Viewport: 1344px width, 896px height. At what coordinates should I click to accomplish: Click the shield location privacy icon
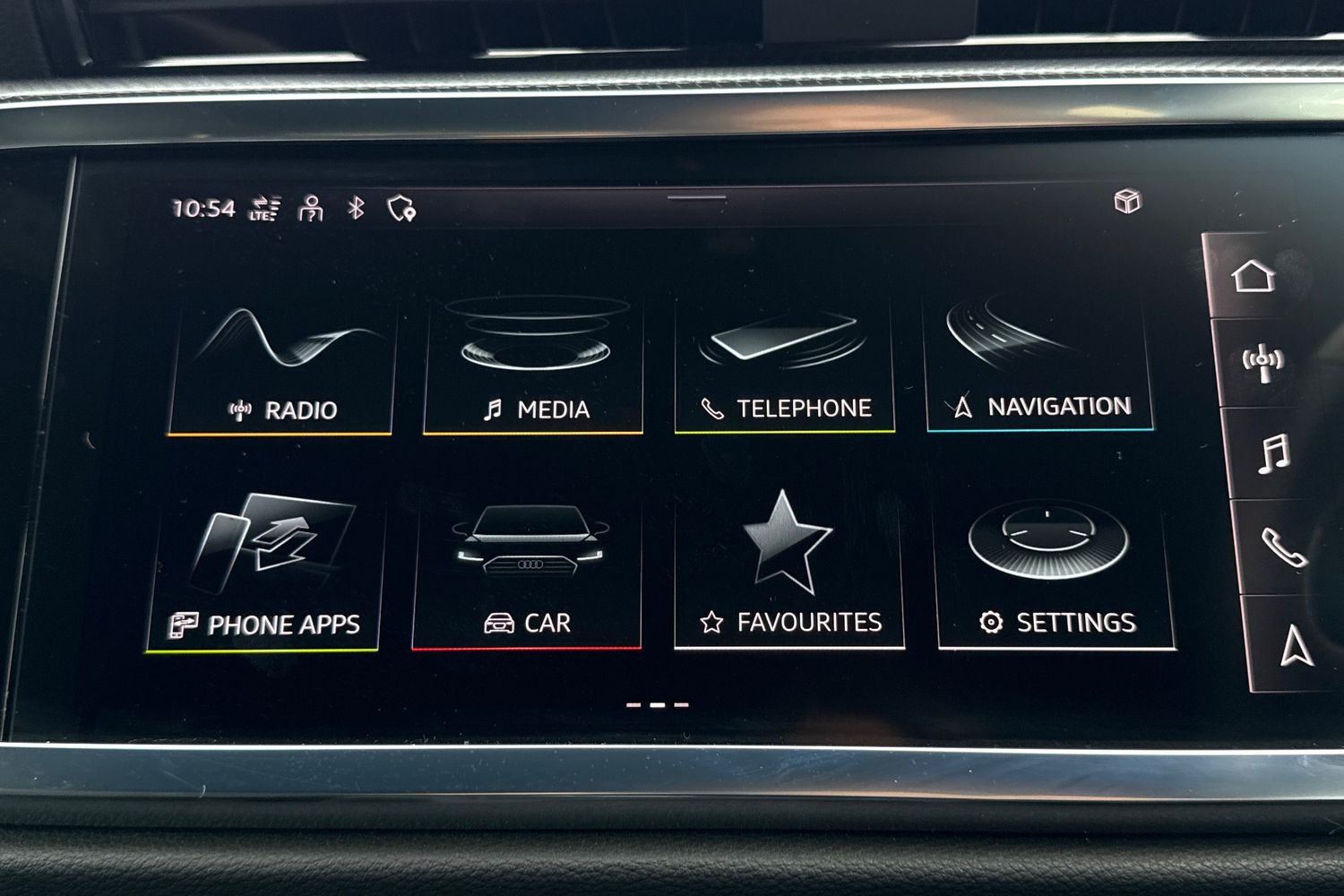[x=401, y=210]
